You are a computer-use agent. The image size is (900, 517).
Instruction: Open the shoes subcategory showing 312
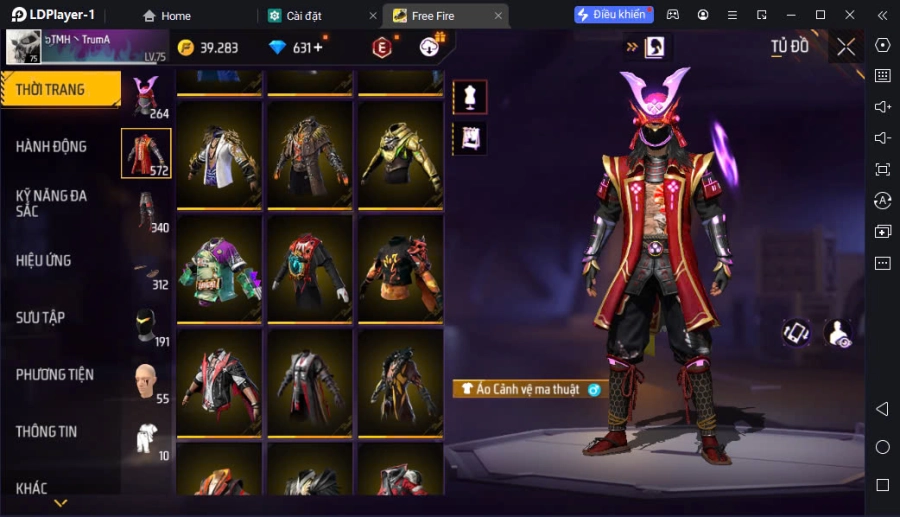(146, 269)
